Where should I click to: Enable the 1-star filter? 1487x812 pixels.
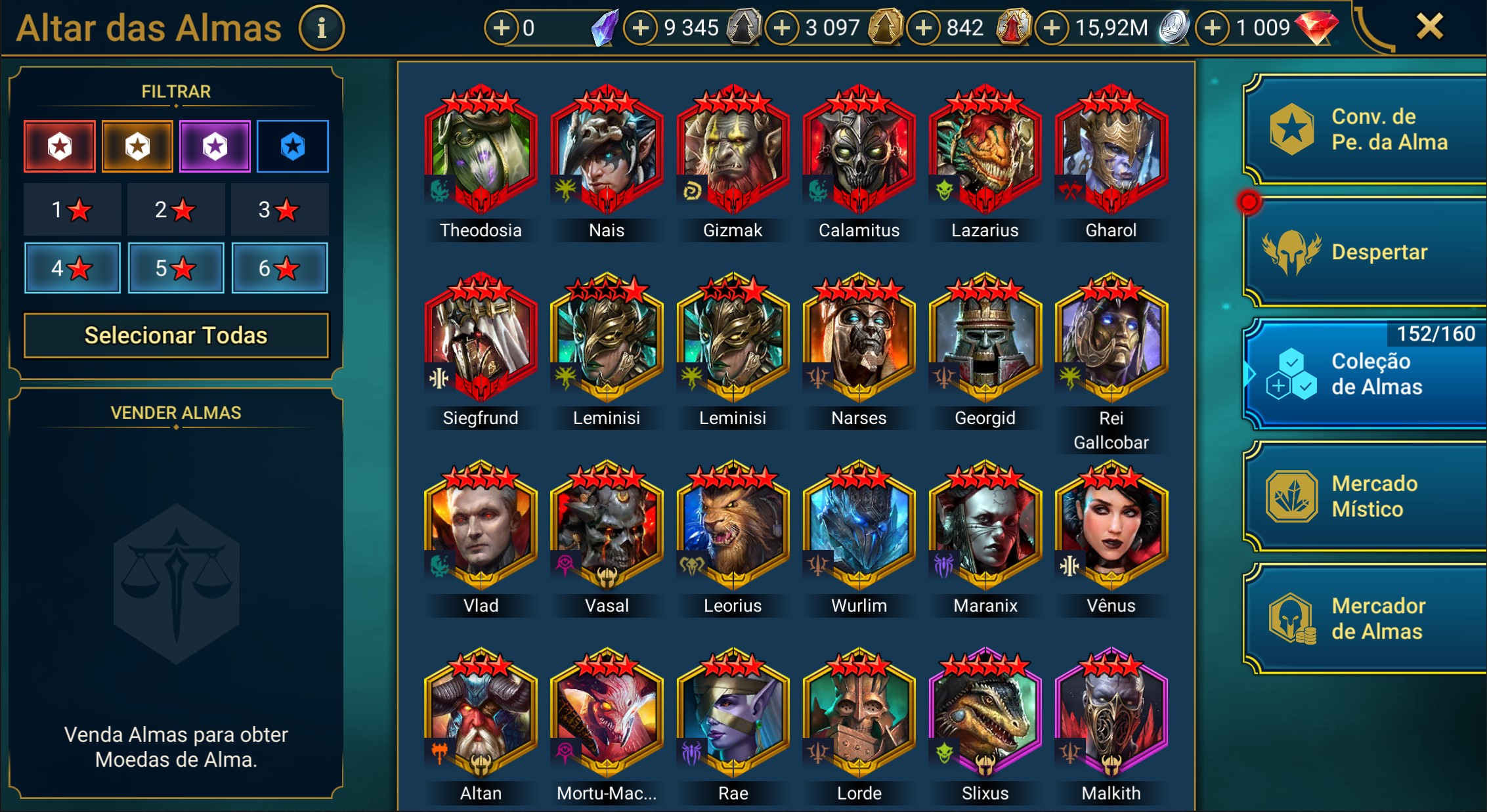click(72, 210)
